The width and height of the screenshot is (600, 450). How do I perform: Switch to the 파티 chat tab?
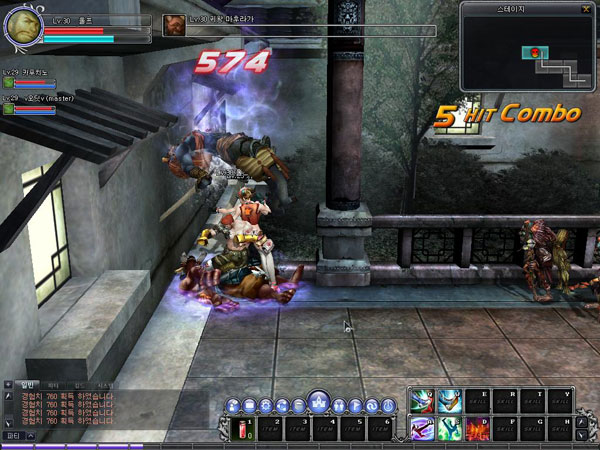click(x=53, y=384)
